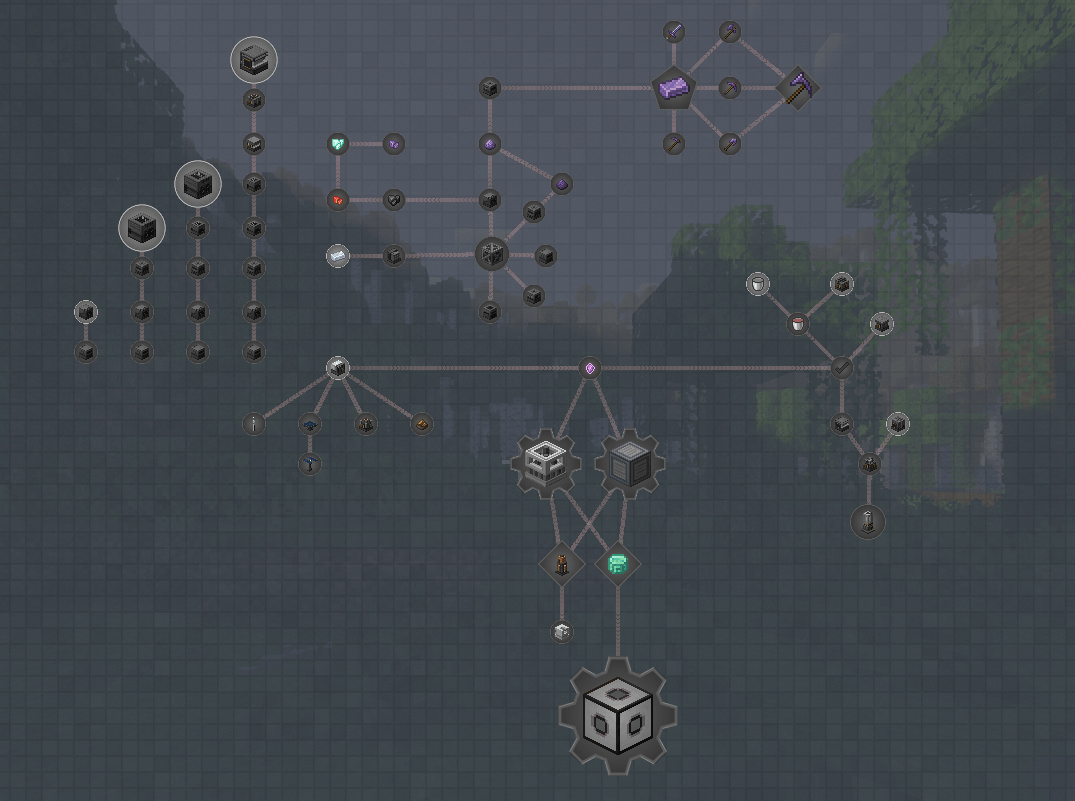The width and height of the screenshot is (1075, 801).
Task: Open the purple scythe diamond quest
Action: click(x=798, y=88)
